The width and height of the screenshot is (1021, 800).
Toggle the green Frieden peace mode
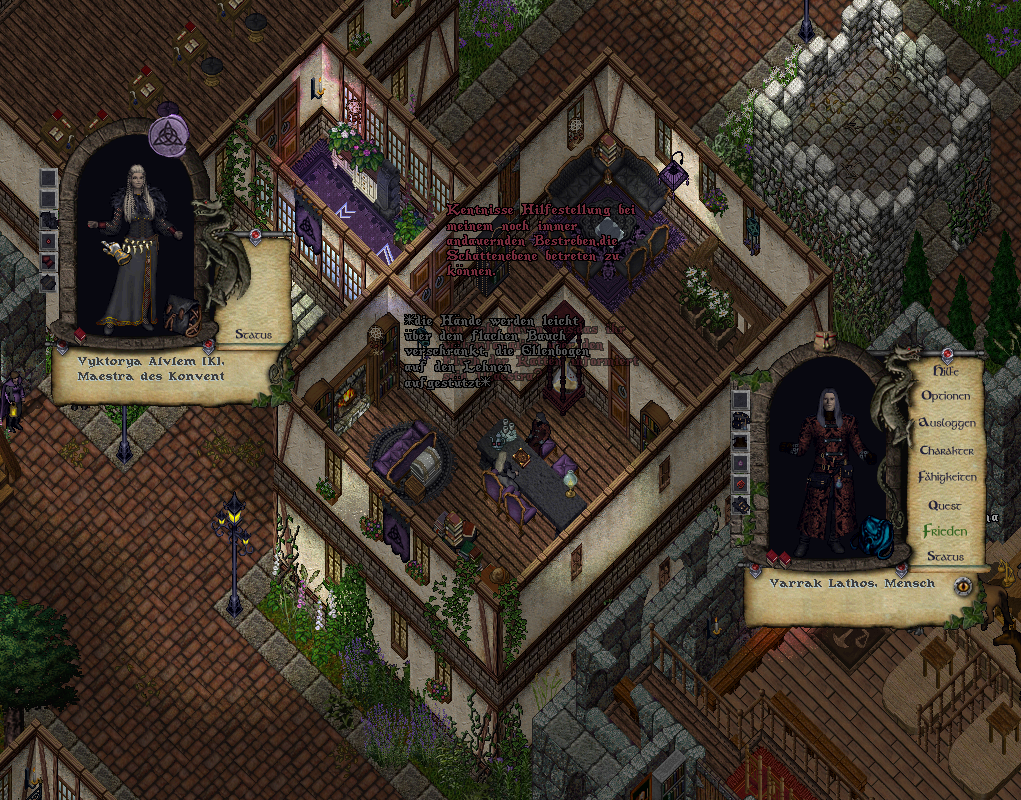(945, 531)
